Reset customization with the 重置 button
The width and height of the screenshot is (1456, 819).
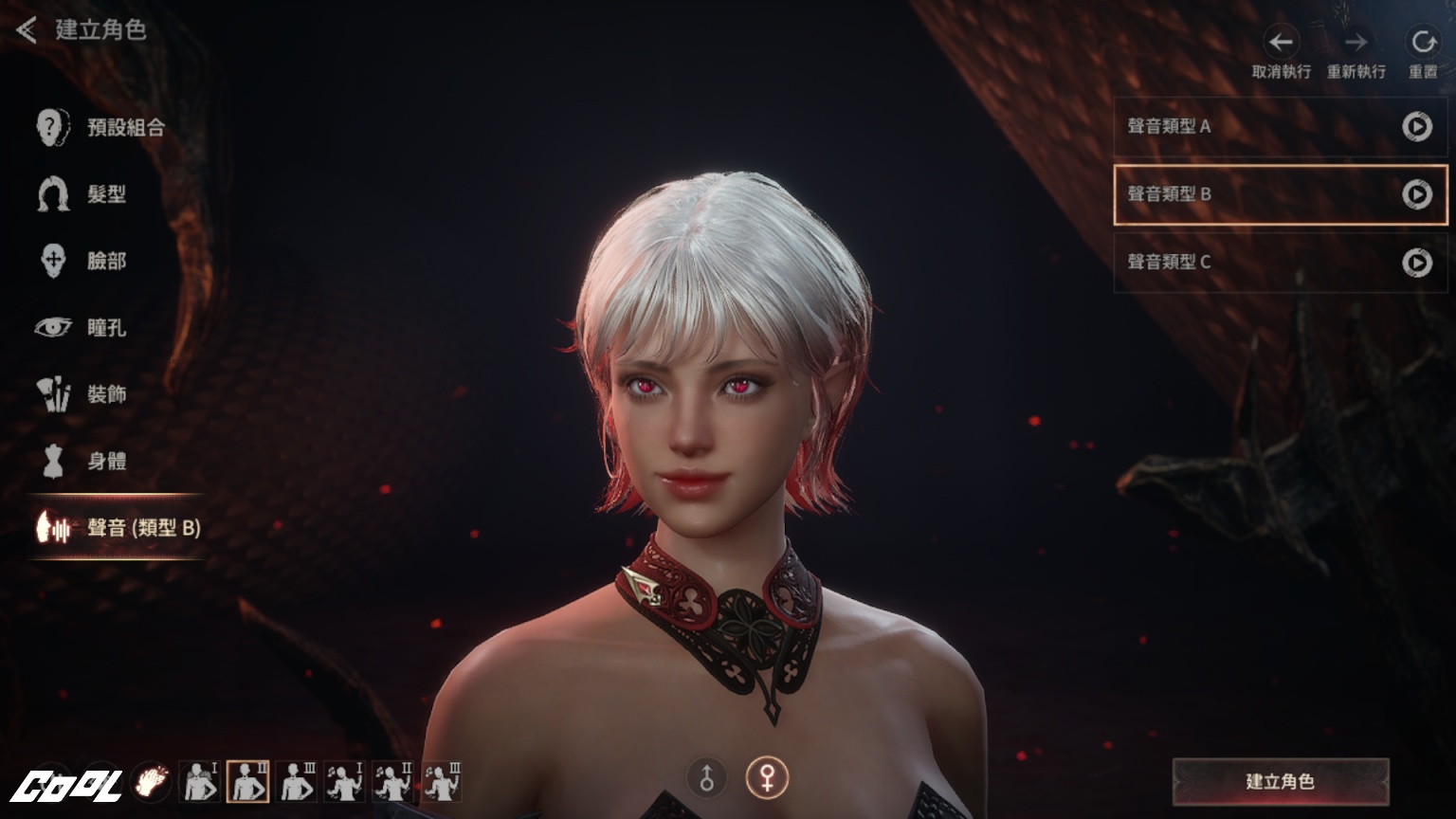1423,43
